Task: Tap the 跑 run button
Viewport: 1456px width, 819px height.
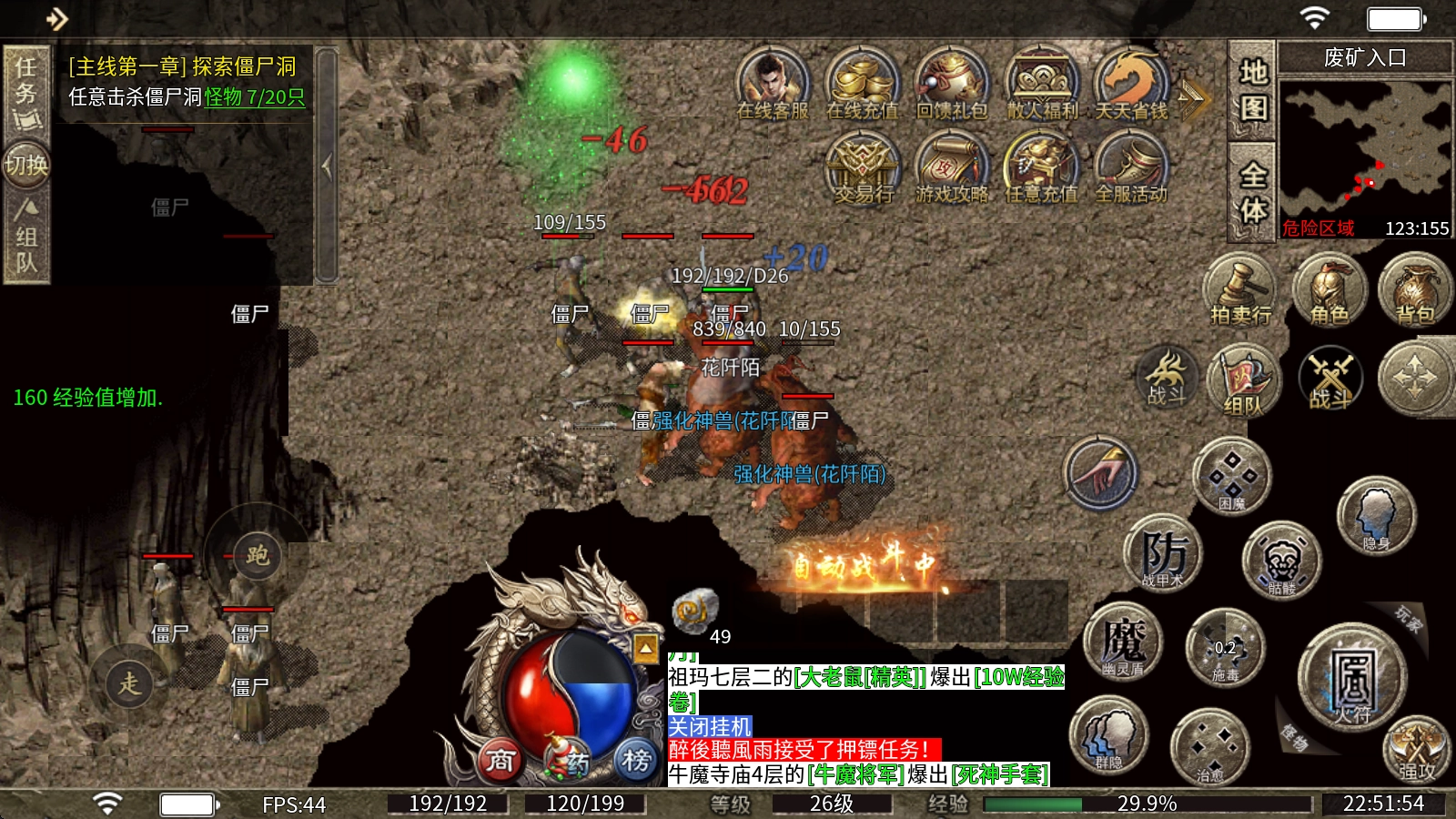Action: [258, 555]
